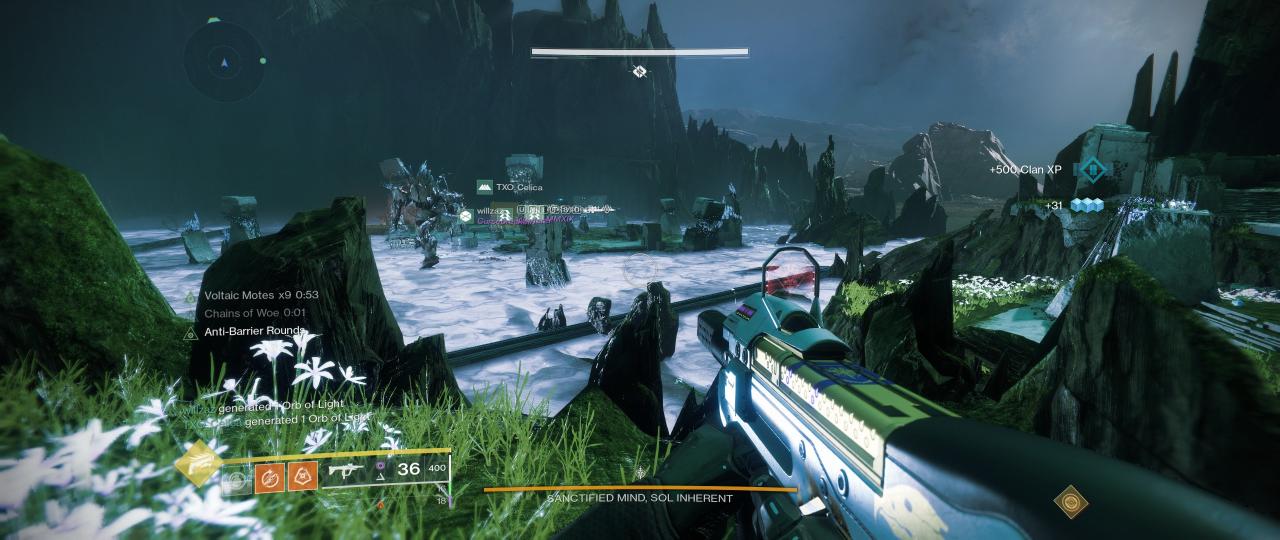The image size is (1280, 540).
Task: Use the orange class ability icon
Action: tap(303, 477)
